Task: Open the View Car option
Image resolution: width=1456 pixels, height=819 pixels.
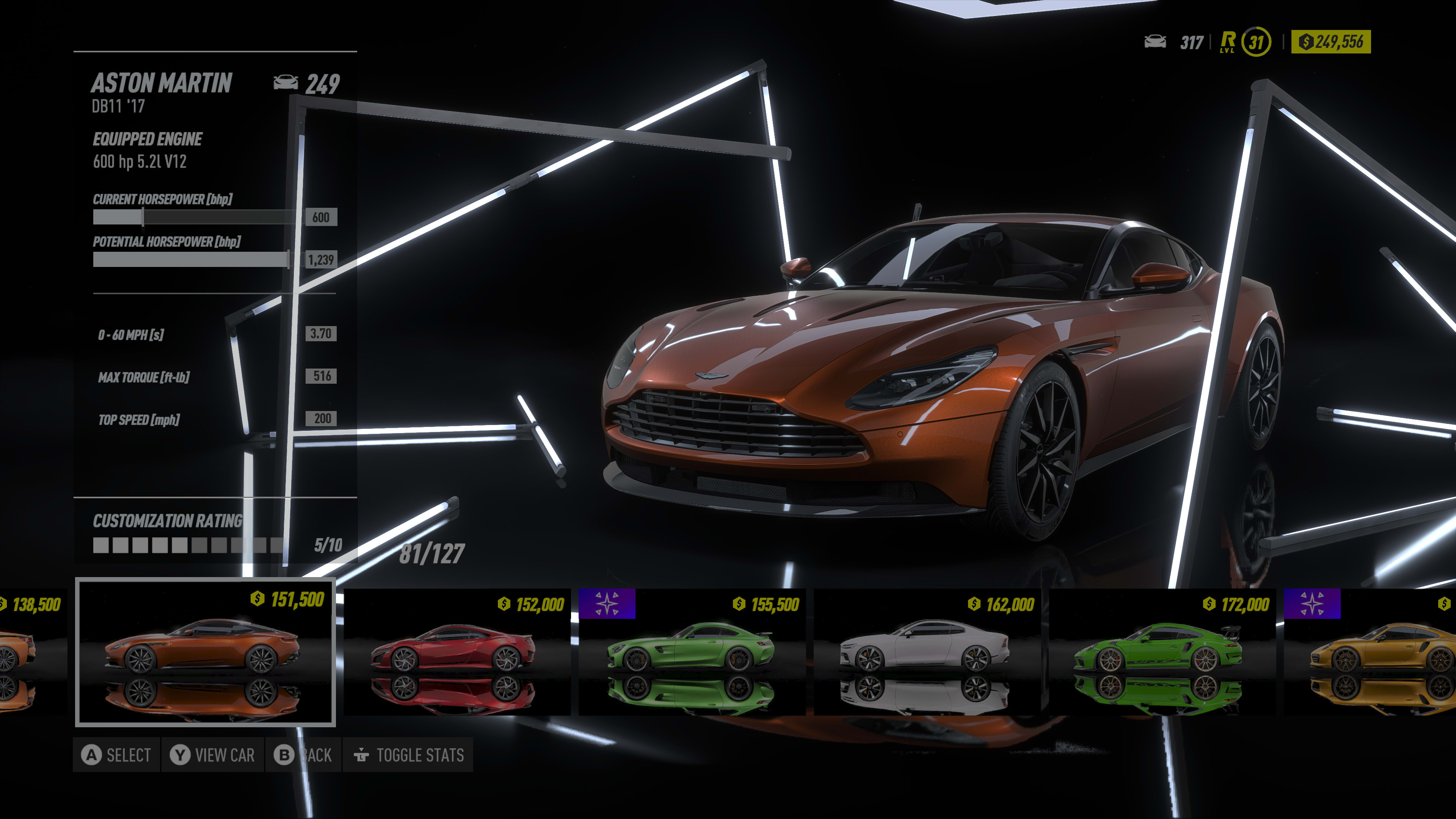Action: point(212,755)
